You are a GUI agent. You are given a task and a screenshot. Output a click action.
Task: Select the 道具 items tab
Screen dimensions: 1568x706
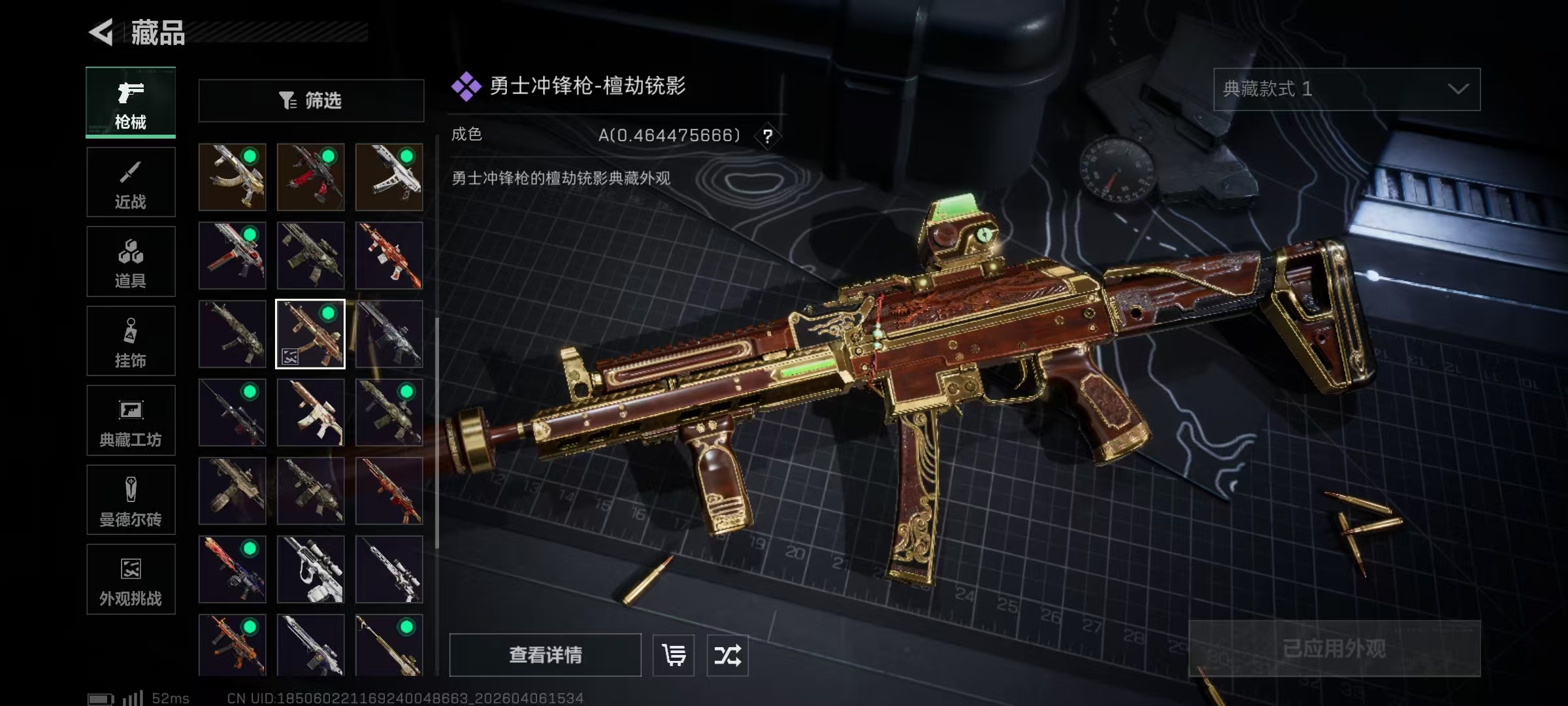pos(131,261)
